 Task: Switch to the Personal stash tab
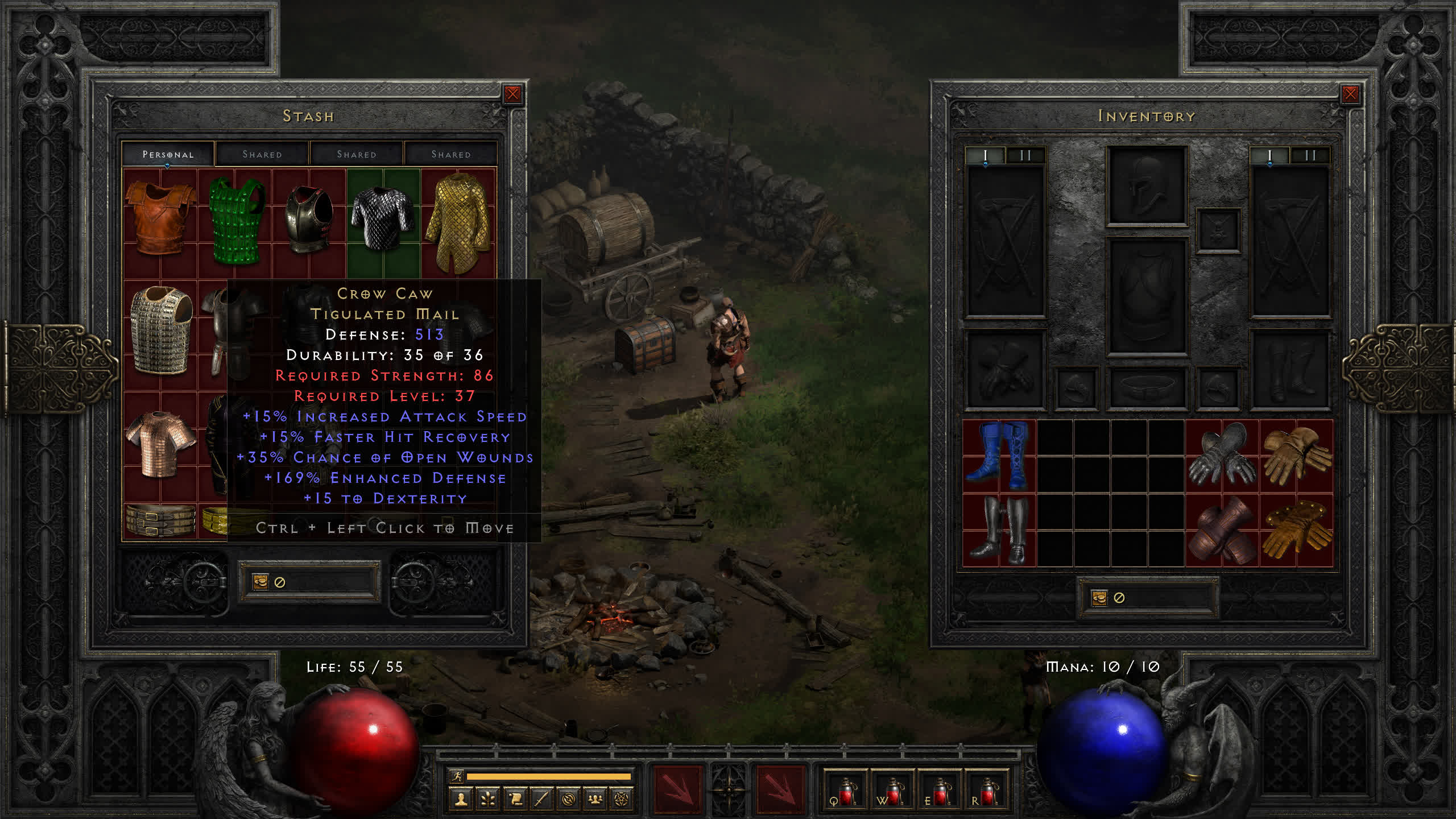(168, 154)
